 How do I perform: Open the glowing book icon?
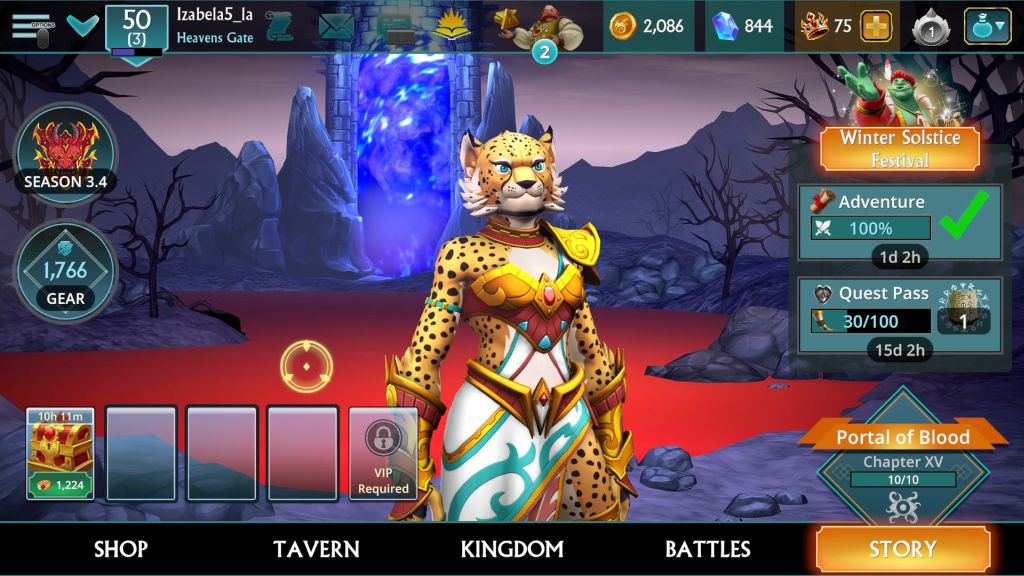pyautogui.click(x=449, y=26)
